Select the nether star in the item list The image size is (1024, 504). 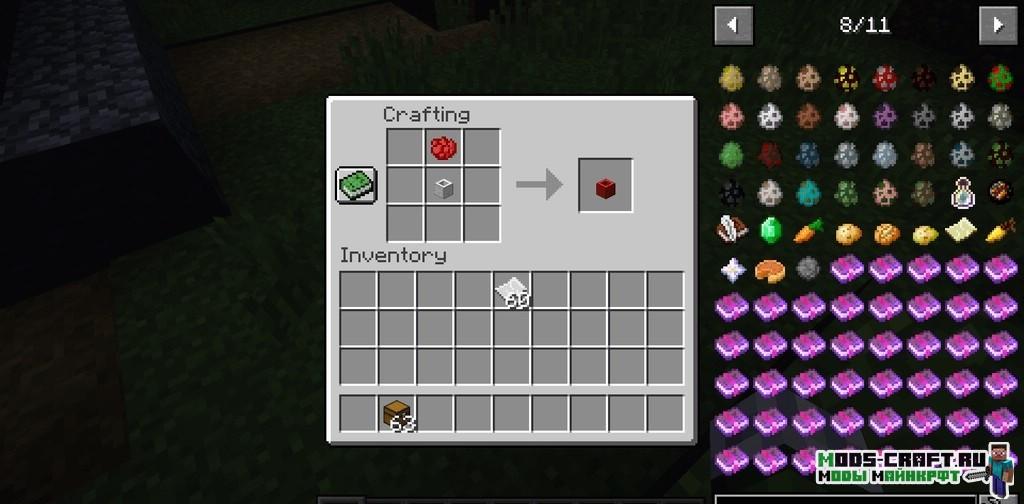[731, 269]
